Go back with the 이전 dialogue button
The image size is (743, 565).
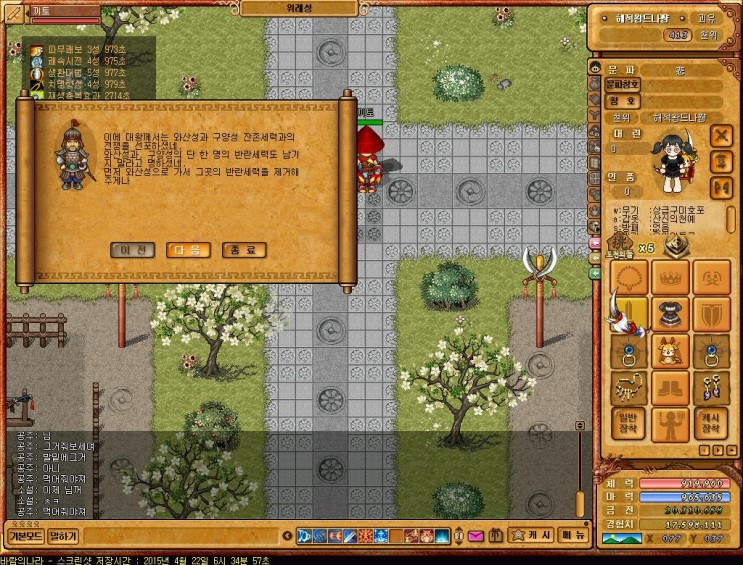pos(132,250)
